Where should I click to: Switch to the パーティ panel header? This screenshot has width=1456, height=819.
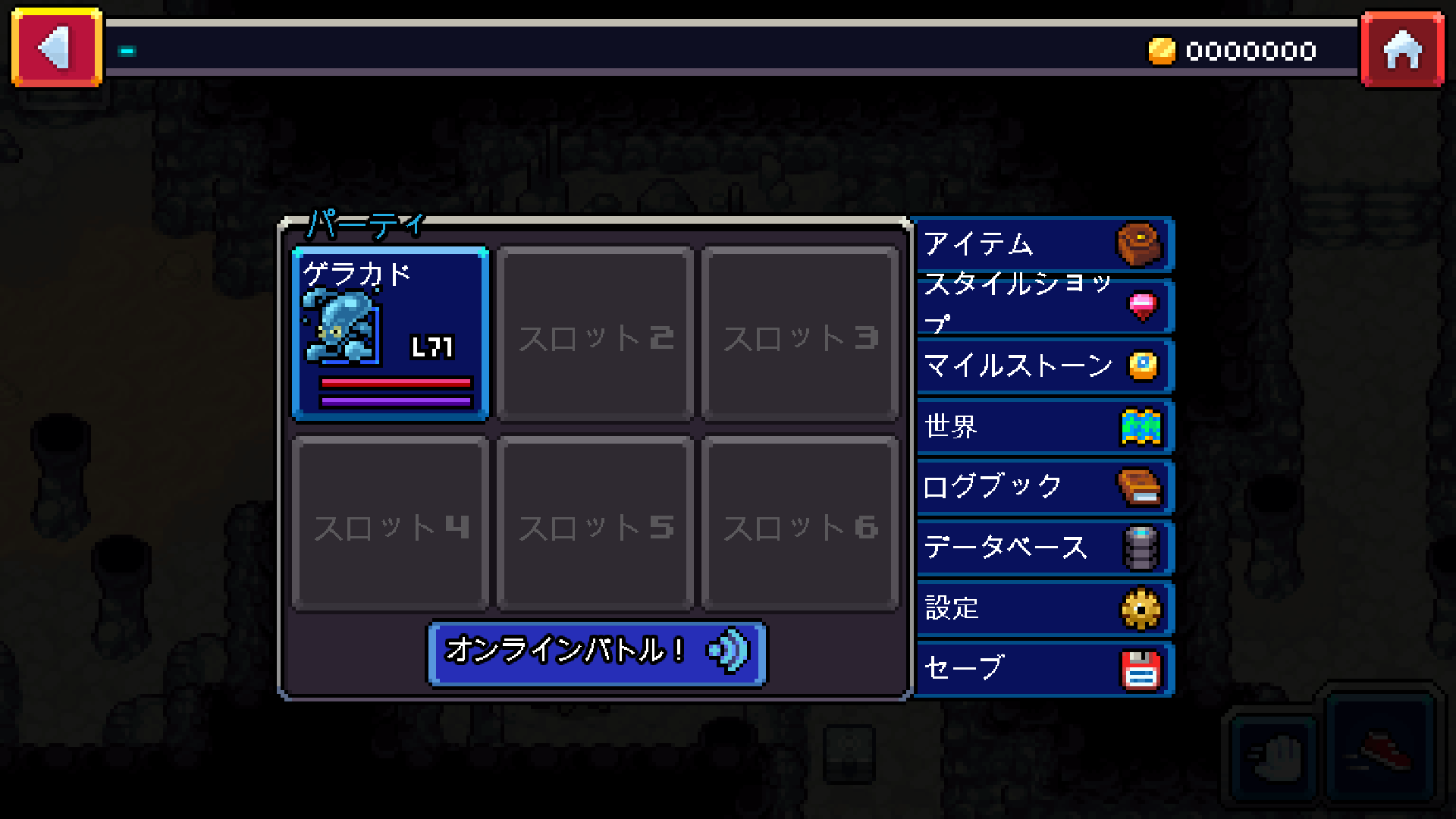[364, 224]
